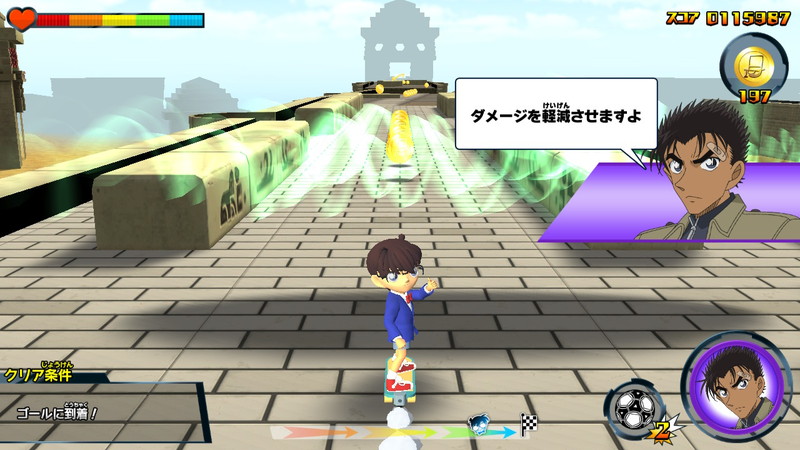This screenshot has height=450, width=800.
Task: Tap the gold coin counter icon
Action: click(750, 64)
